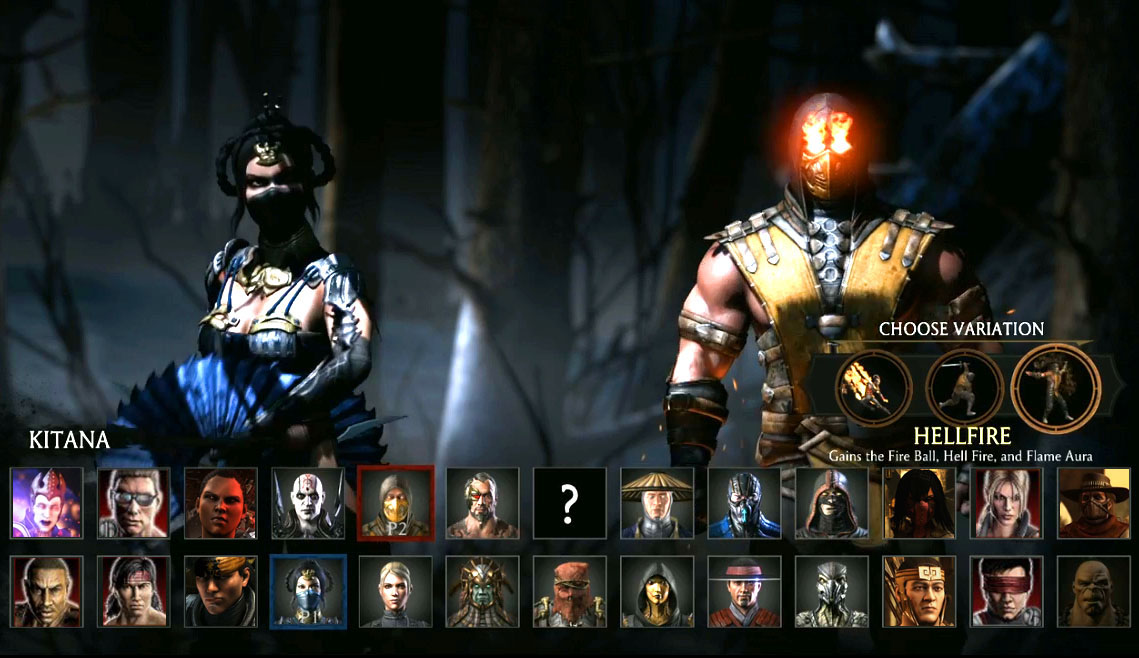Choose Liu Kang with the red headband

pyautogui.click(x=133, y=591)
